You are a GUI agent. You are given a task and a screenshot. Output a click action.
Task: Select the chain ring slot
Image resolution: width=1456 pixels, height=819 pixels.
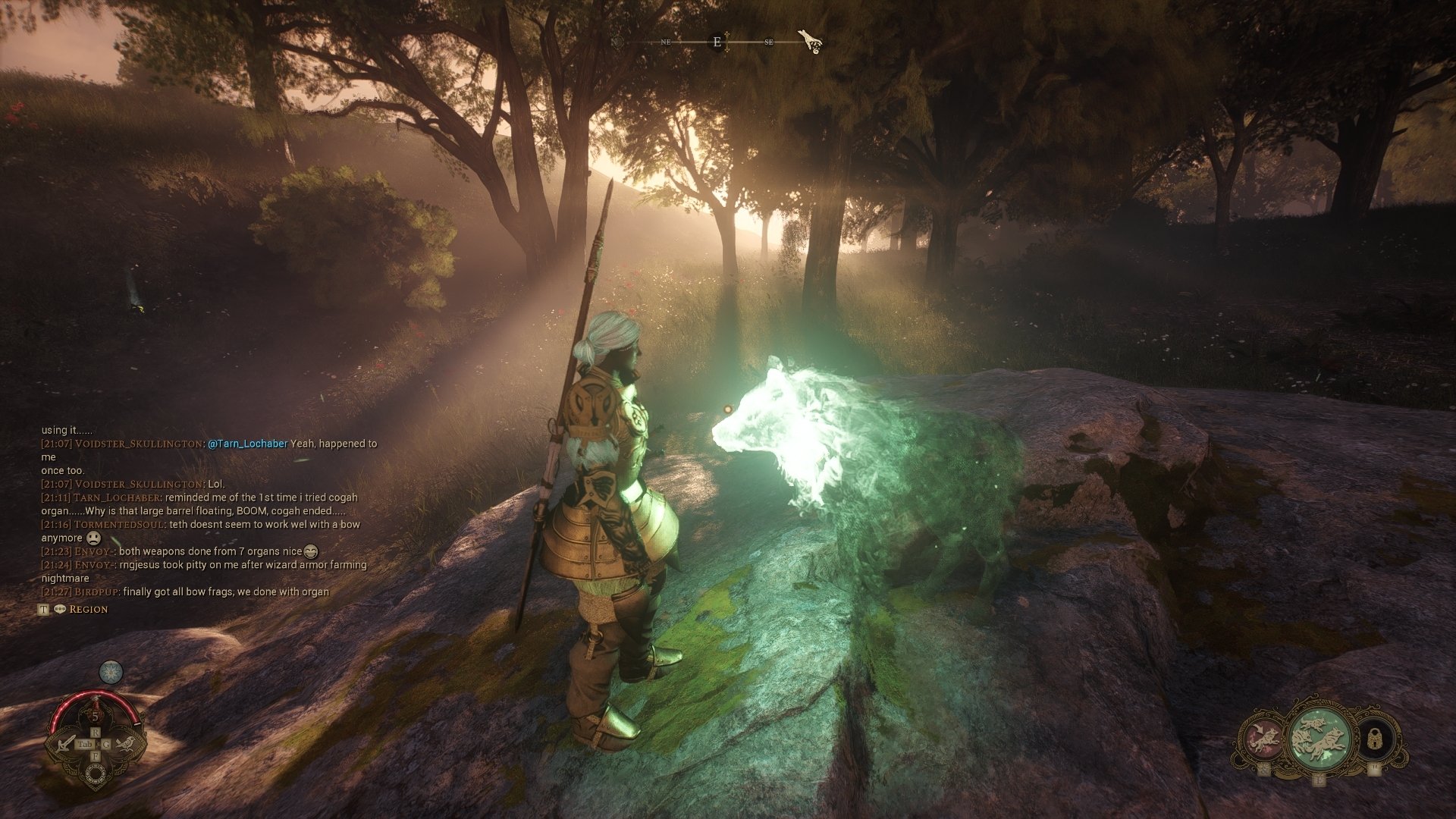click(x=96, y=773)
